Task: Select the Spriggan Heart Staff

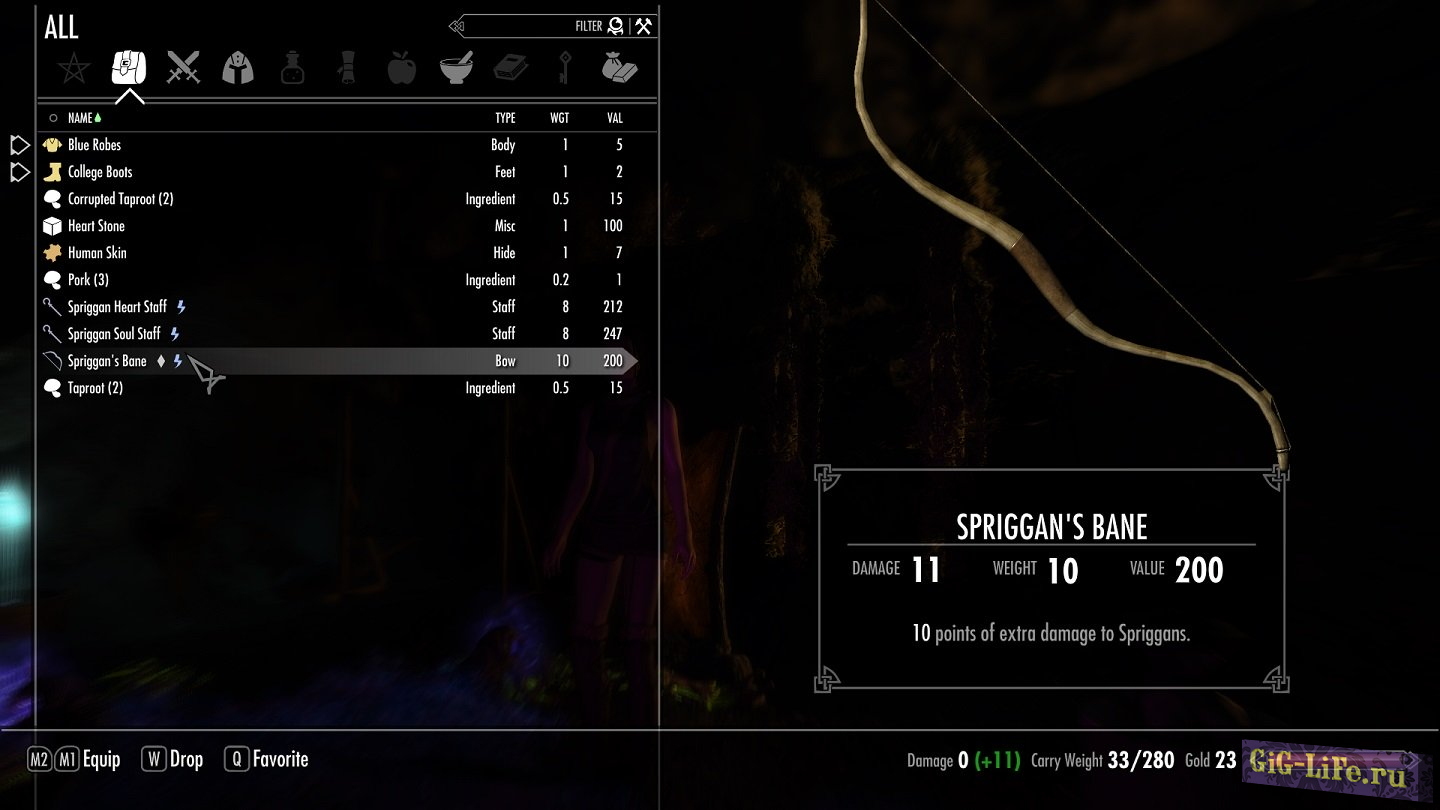Action: coord(117,307)
